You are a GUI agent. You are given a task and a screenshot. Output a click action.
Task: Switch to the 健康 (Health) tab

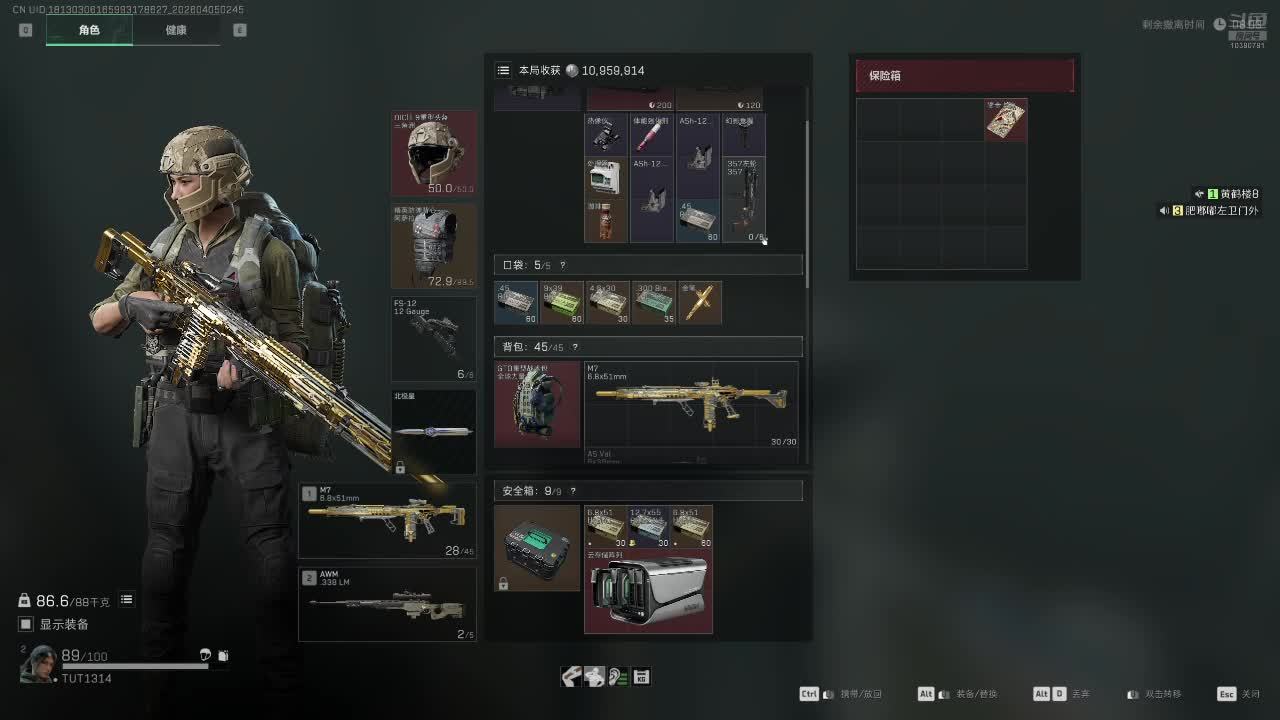tap(176, 30)
